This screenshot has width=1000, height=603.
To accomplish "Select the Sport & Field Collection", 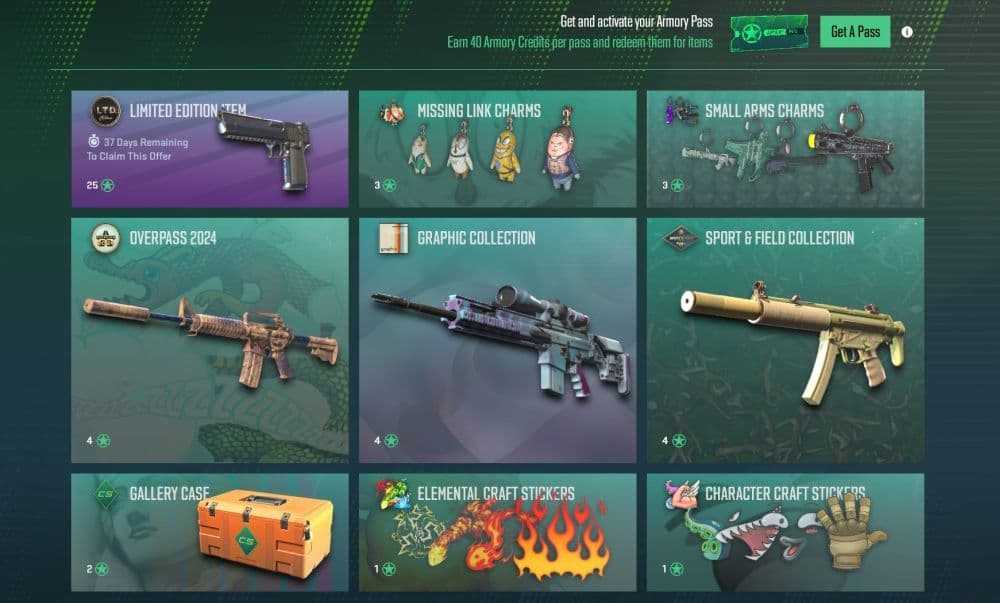I will click(785, 340).
